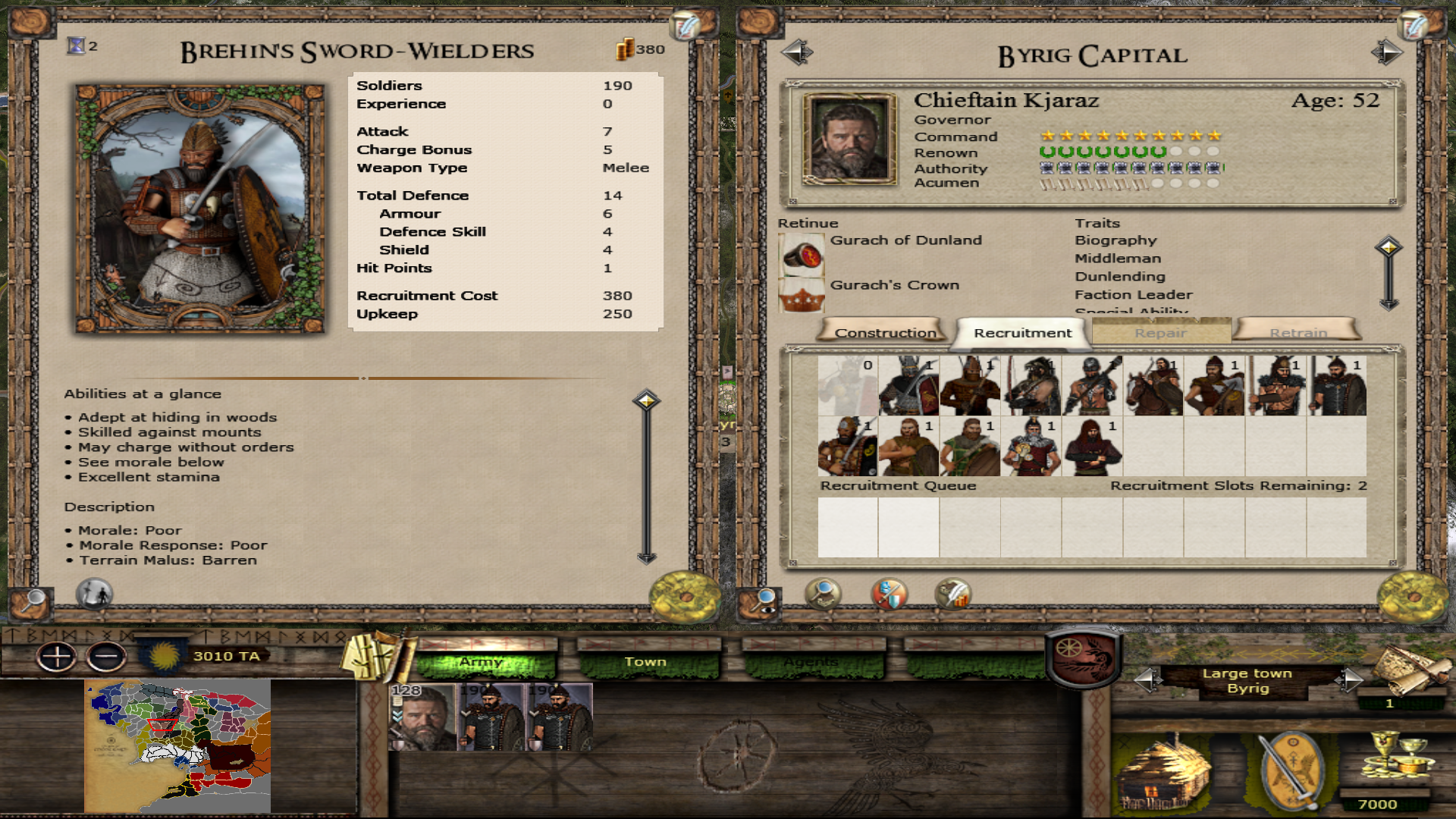This screenshot has height=819, width=1456.
Task: Open the Recruitment tab
Action: [x=1022, y=332]
